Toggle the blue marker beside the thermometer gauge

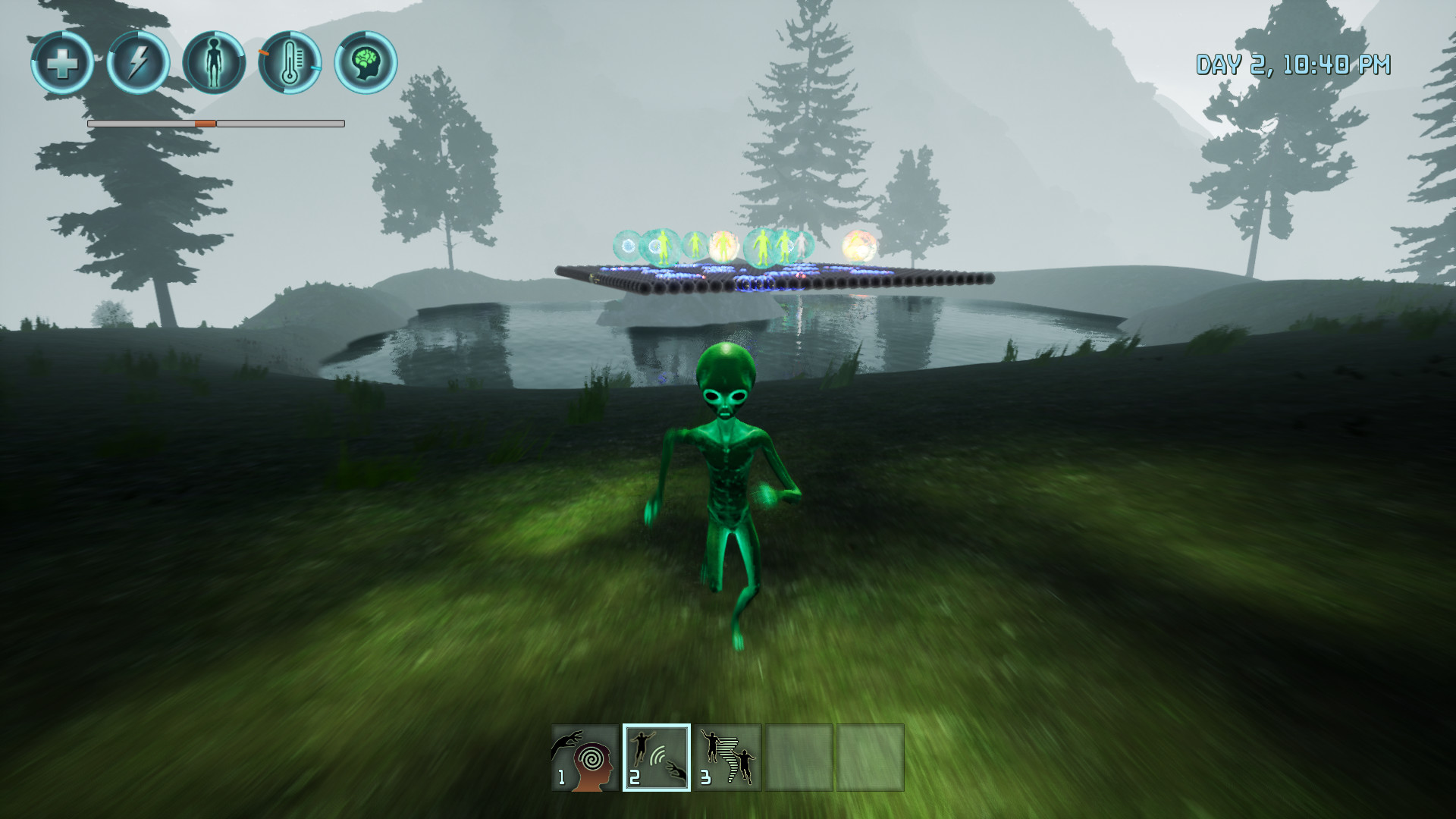pos(315,67)
